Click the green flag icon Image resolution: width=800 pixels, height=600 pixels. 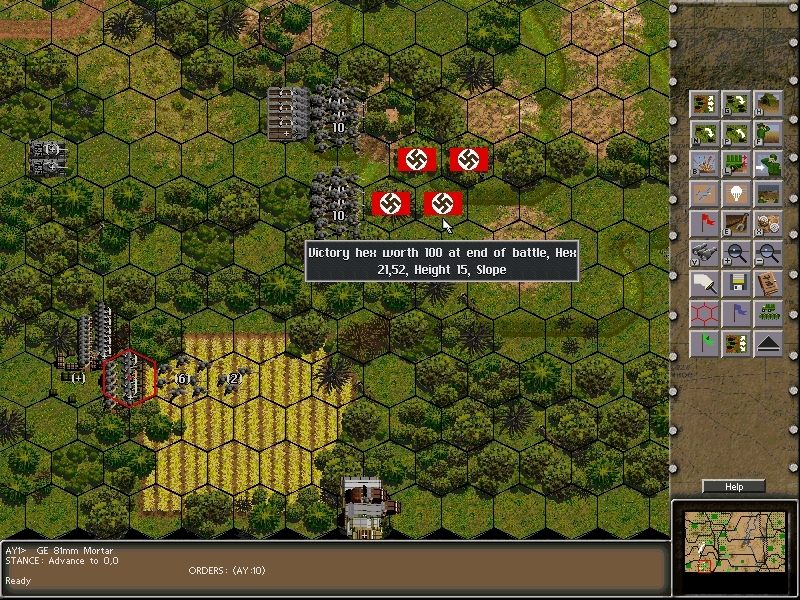(705, 344)
